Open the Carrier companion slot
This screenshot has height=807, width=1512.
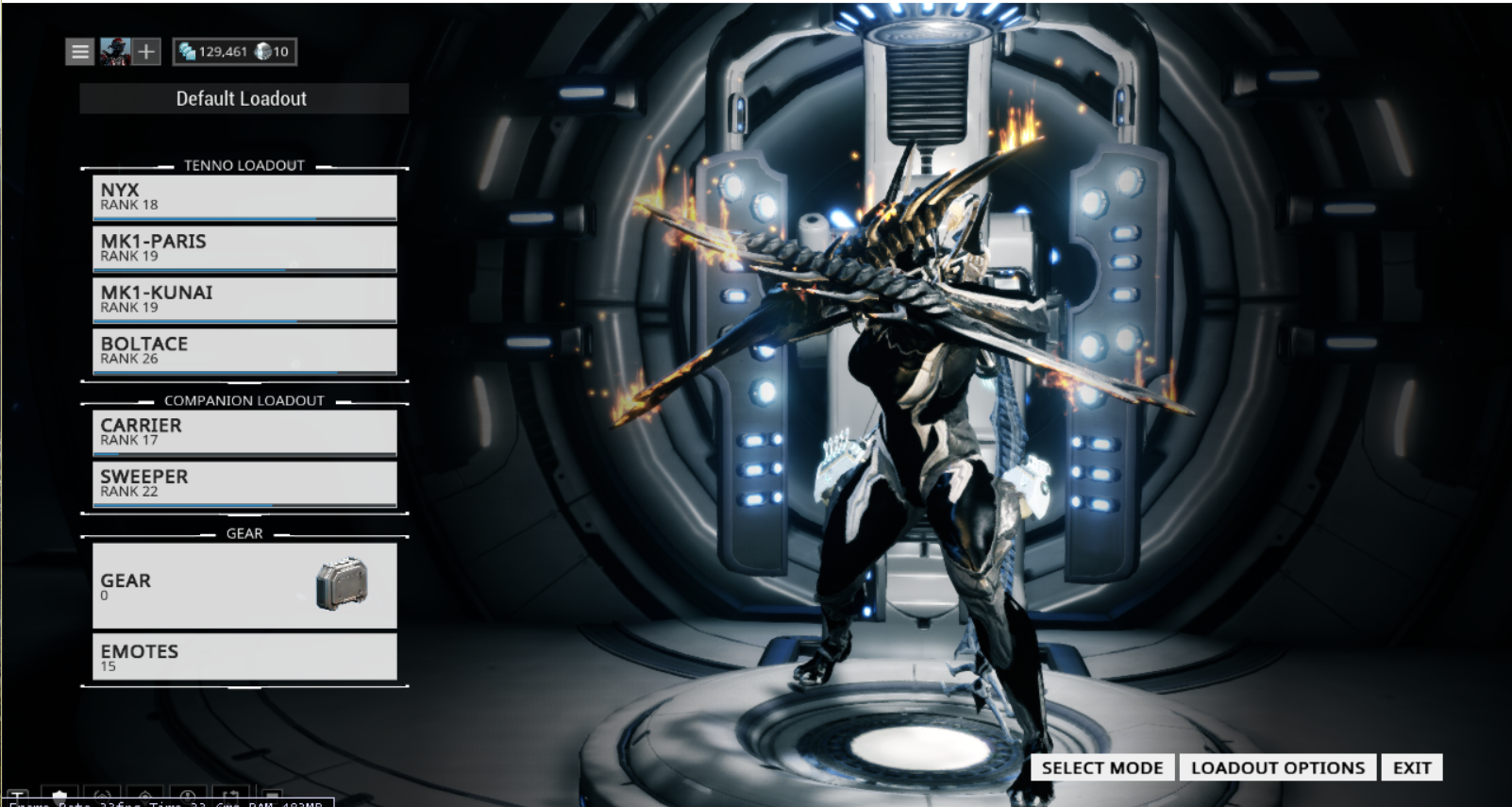pyautogui.click(x=244, y=431)
